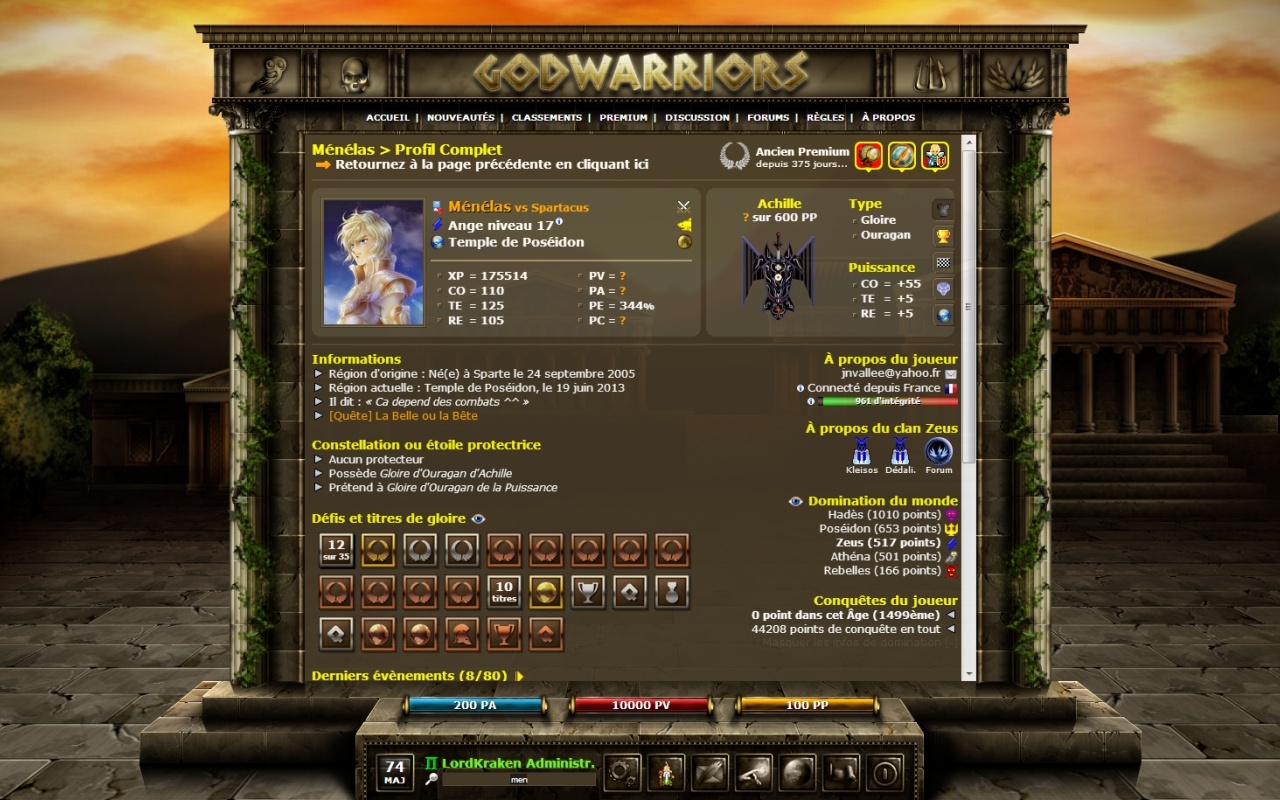1280x800 pixels.
Task: Go to the PREMIUM section in the top menu
Action: tap(622, 117)
